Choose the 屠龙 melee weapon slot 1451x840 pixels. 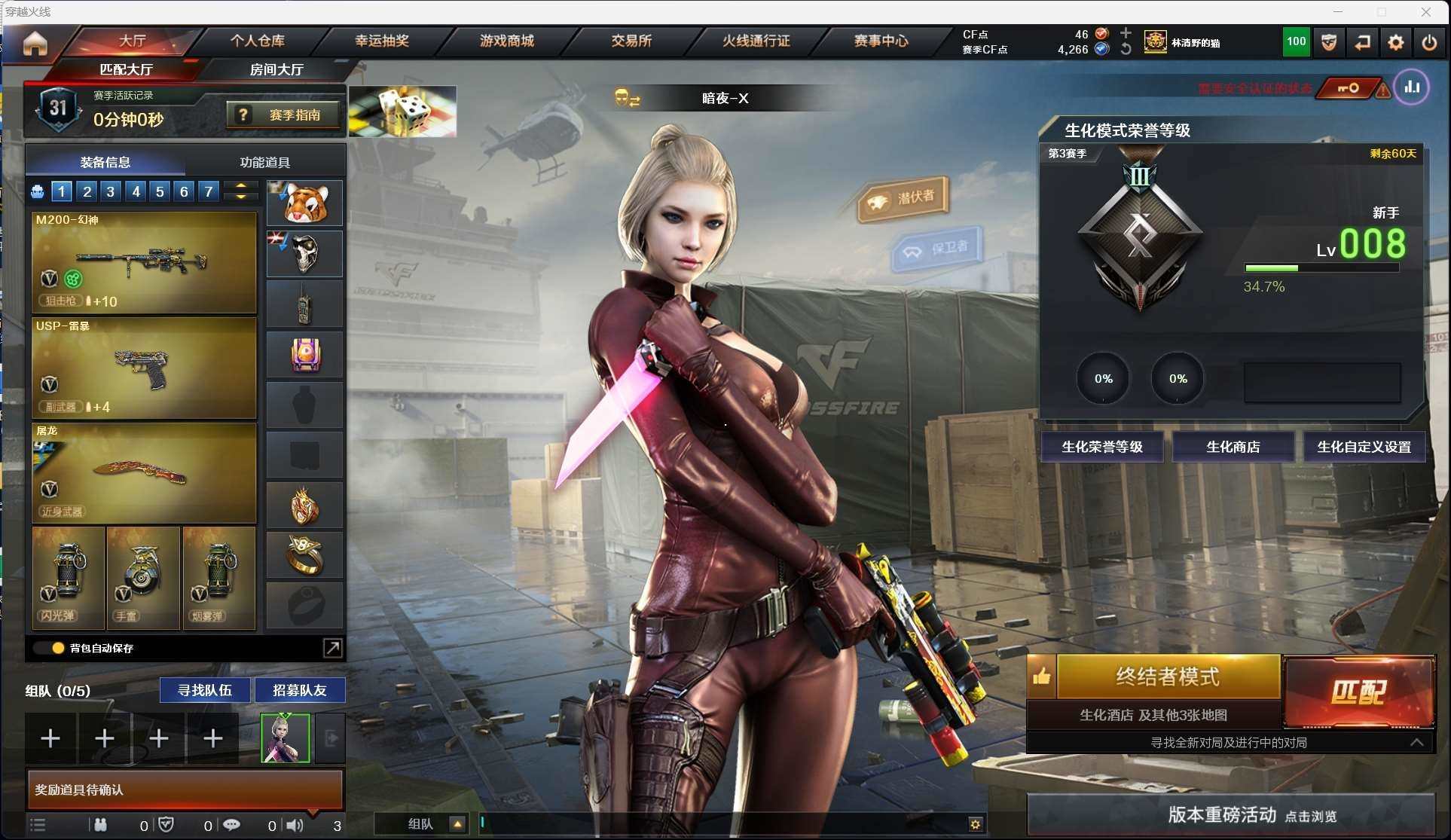tap(144, 473)
